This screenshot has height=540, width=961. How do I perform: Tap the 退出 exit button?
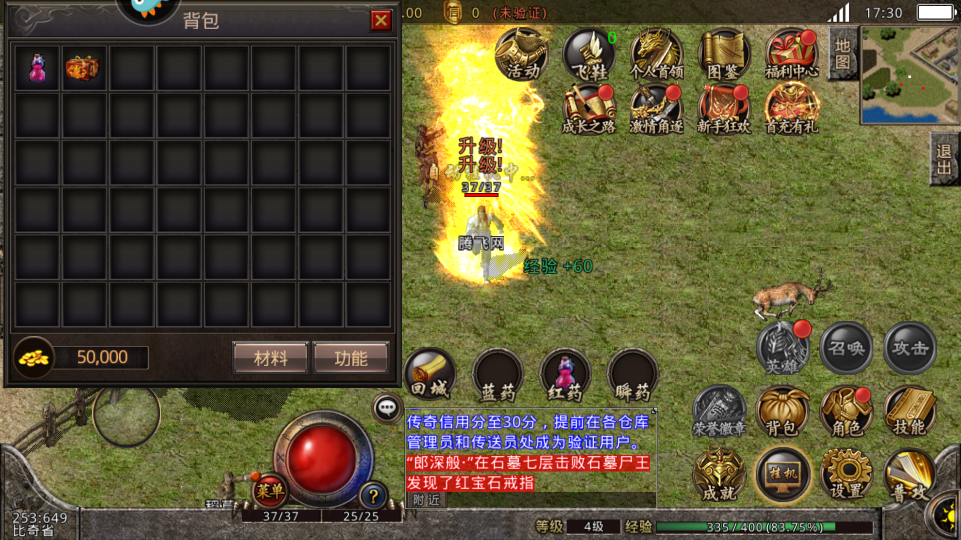(x=944, y=158)
